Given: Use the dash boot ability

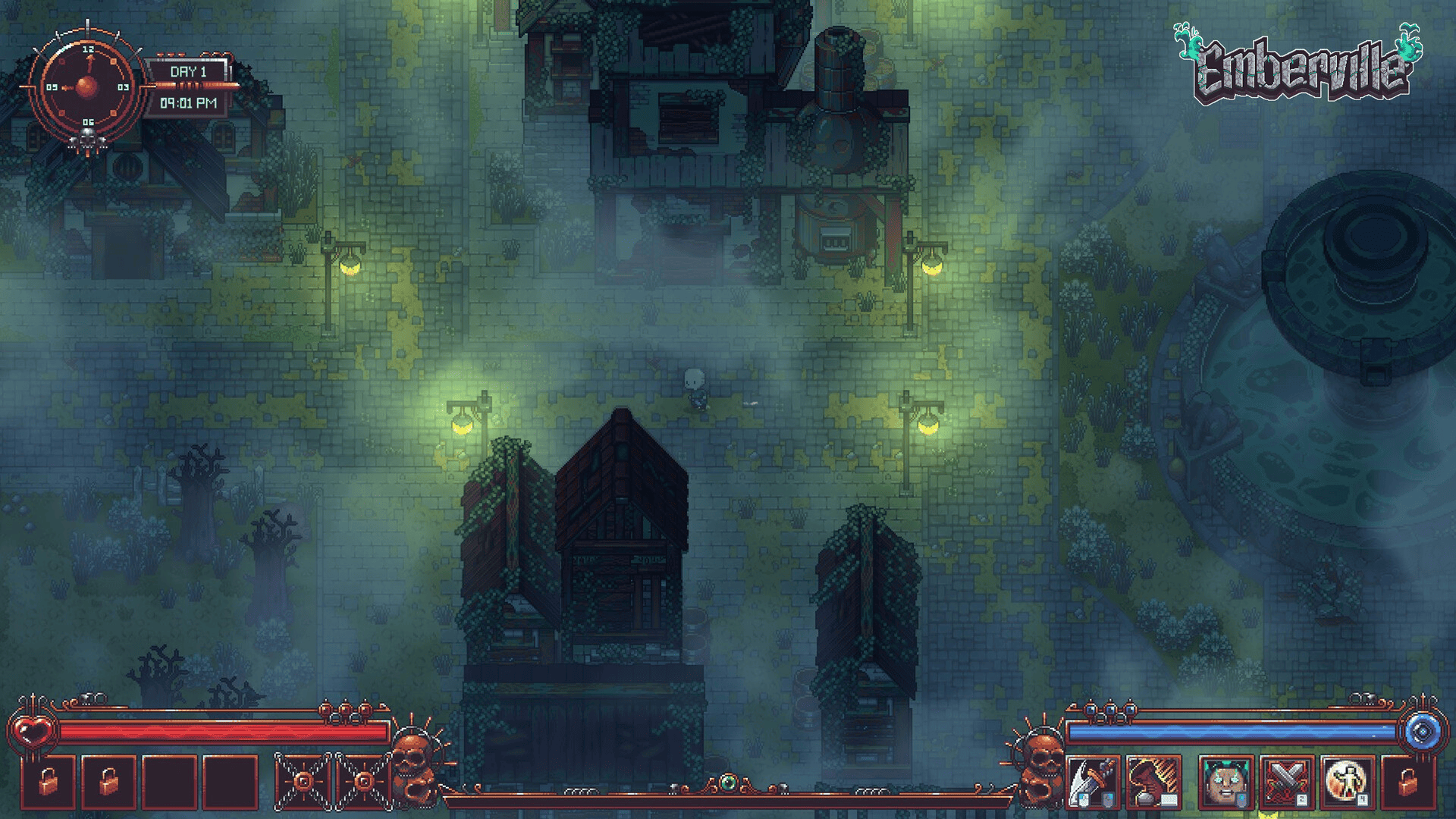Looking at the screenshot, I should point(1153,782).
